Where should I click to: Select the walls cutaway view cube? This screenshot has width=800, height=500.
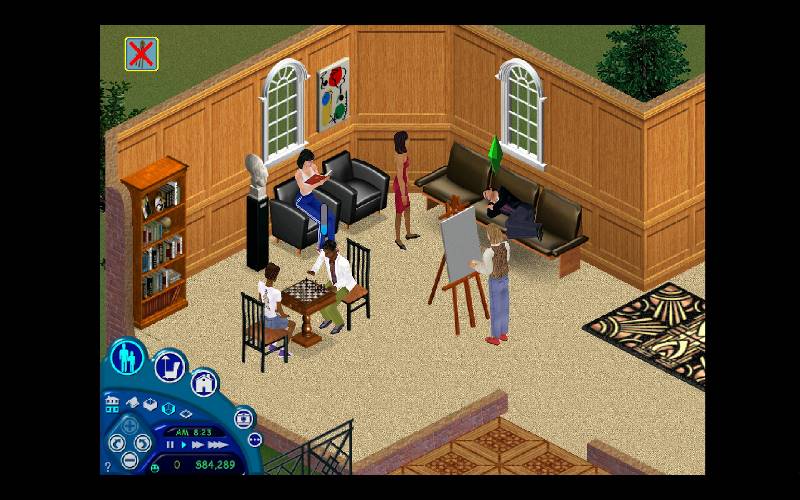coord(167,408)
